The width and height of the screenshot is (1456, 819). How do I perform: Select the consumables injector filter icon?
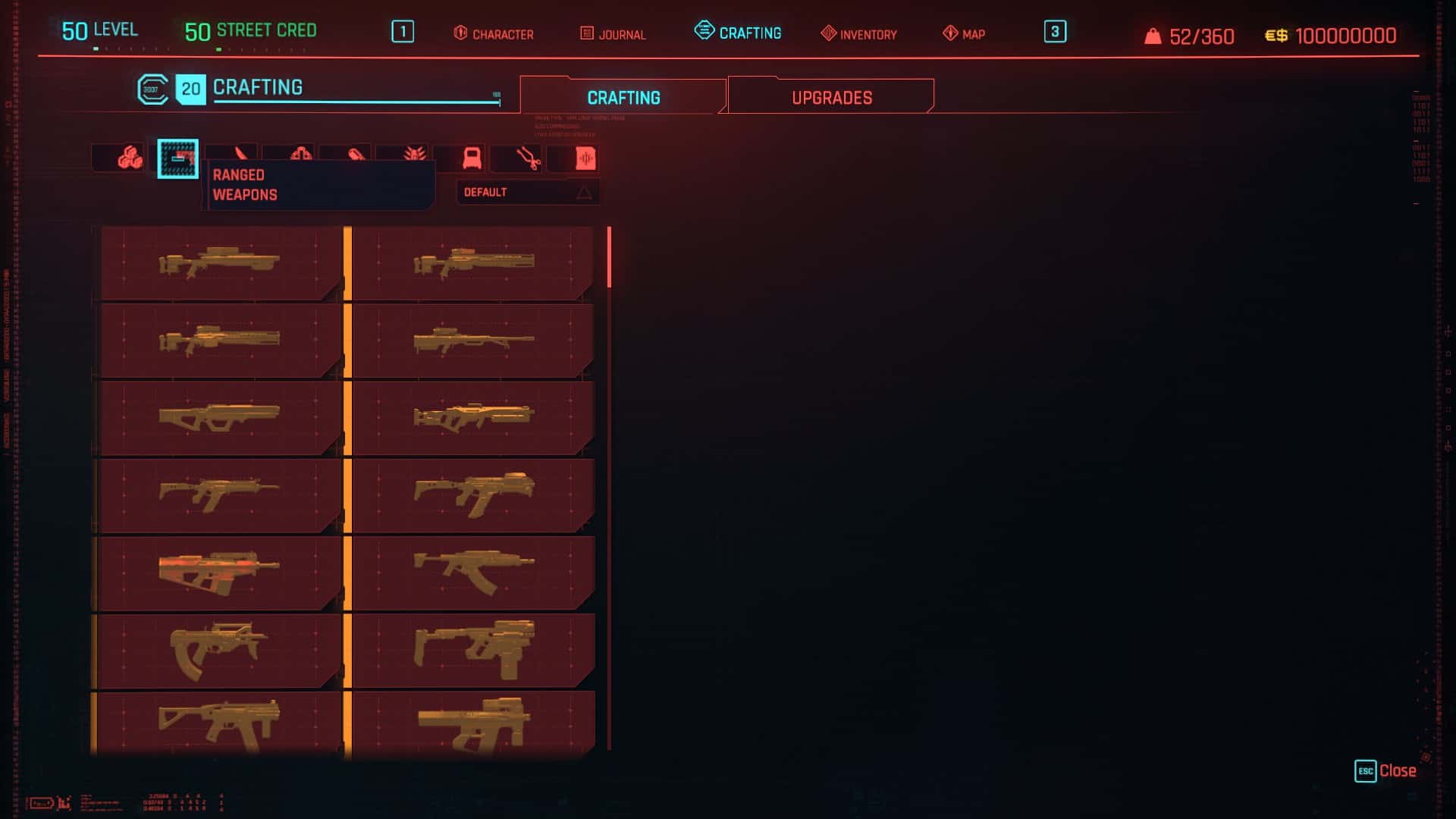(x=355, y=157)
